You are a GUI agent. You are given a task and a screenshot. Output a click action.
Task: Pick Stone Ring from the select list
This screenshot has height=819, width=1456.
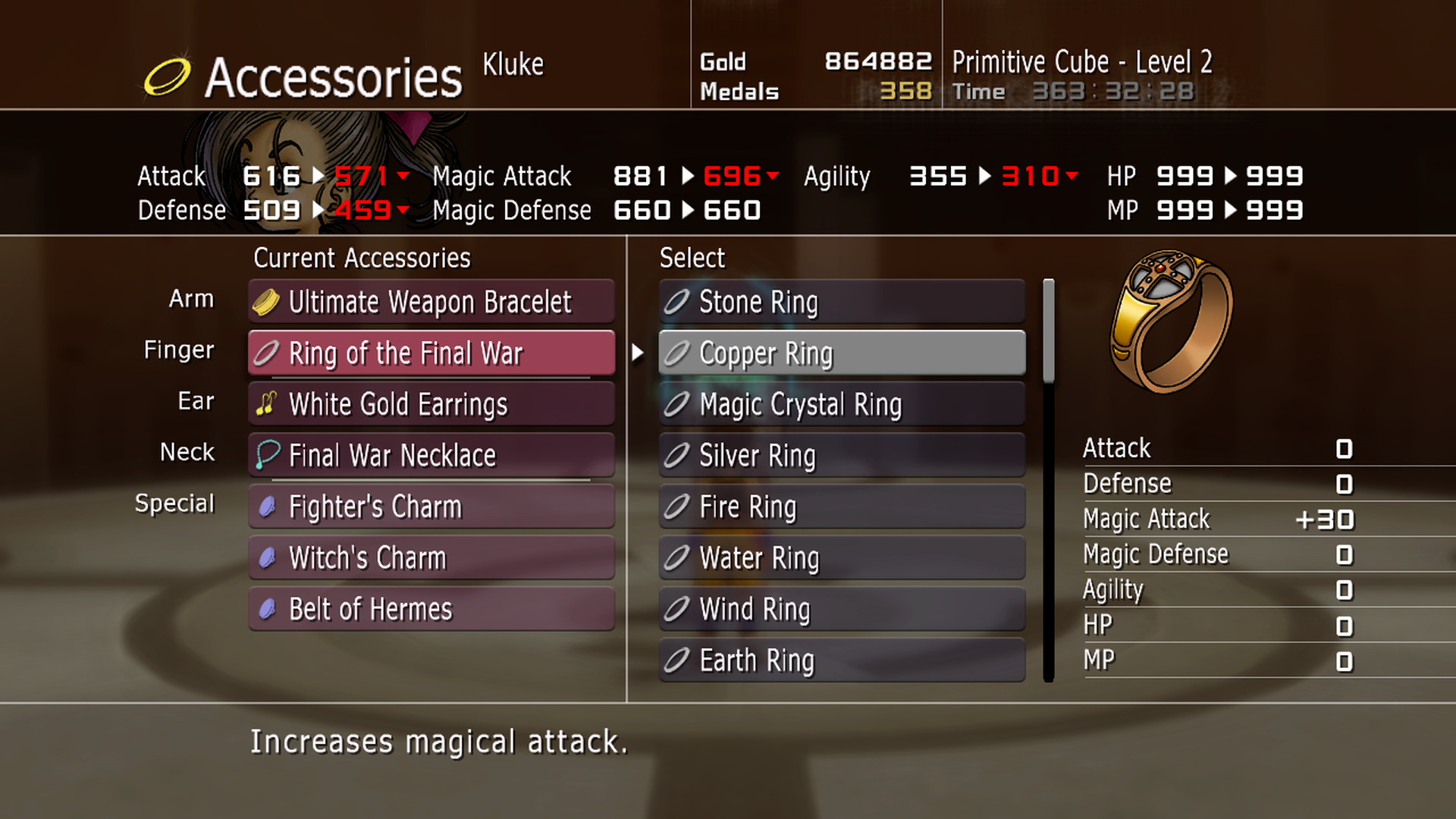(842, 302)
